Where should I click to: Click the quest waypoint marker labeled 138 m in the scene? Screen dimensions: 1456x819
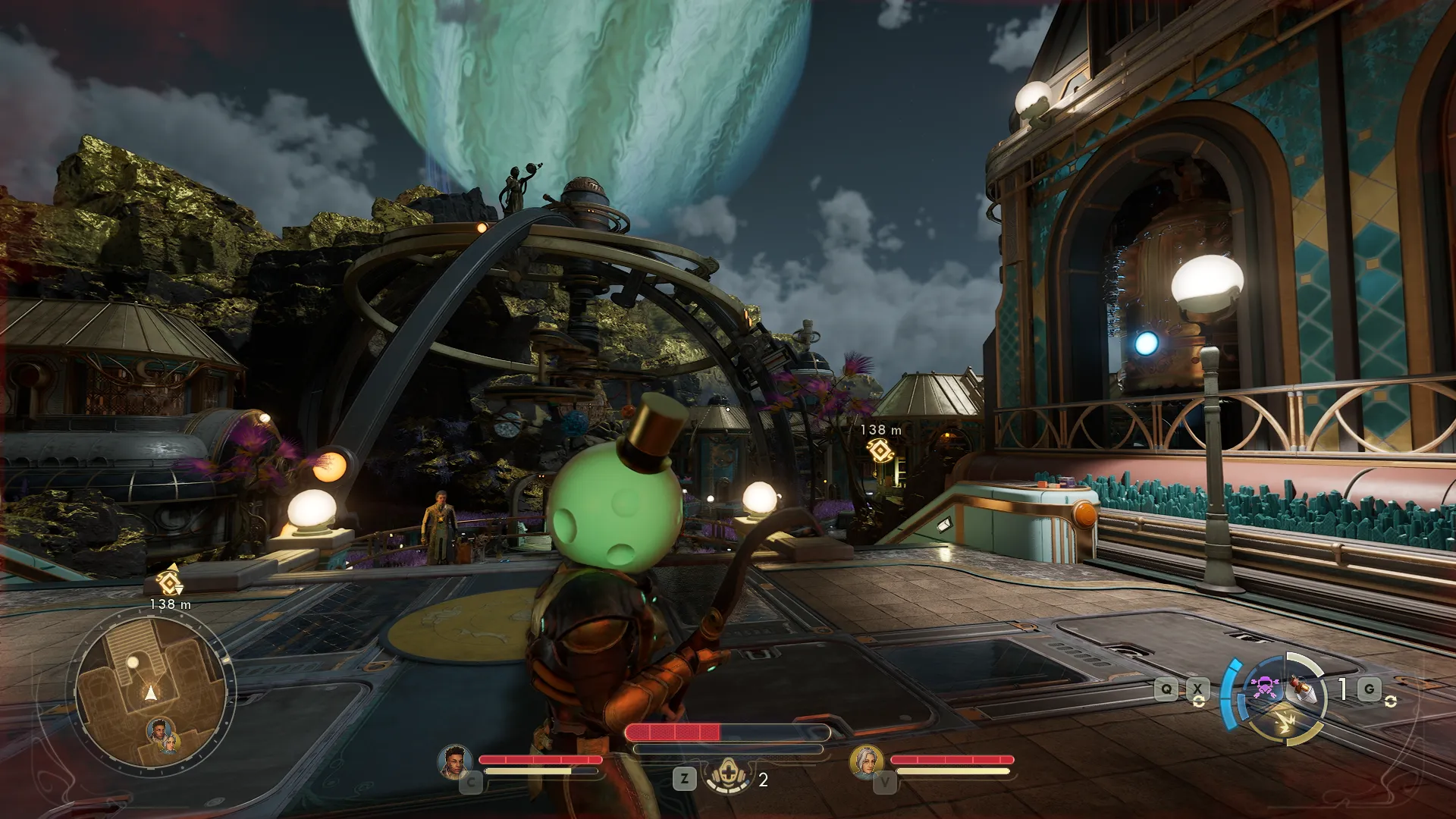pyautogui.click(x=880, y=451)
